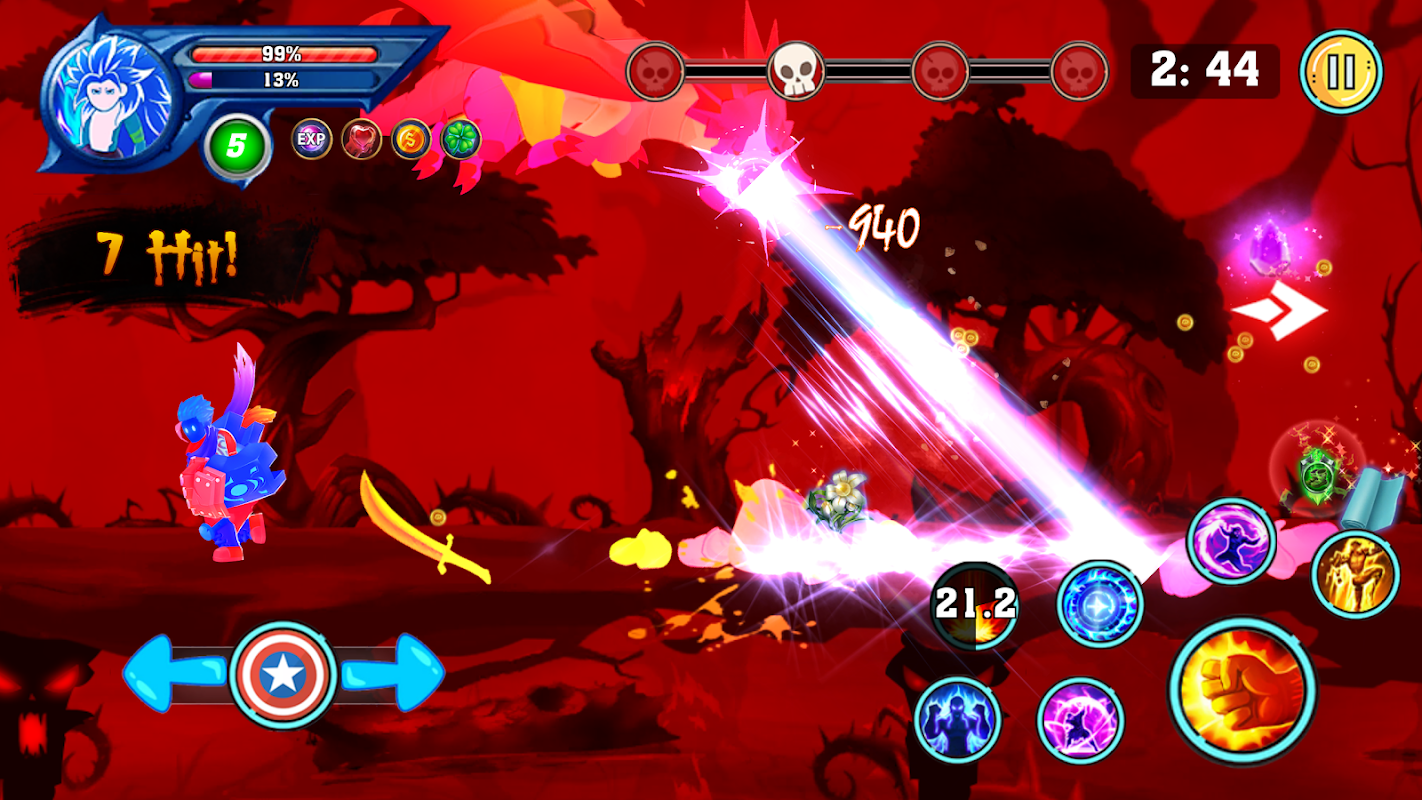This screenshot has width=1422, height=800.
Task: Click the green number 5 badge
Action: [x=236, y=147]
